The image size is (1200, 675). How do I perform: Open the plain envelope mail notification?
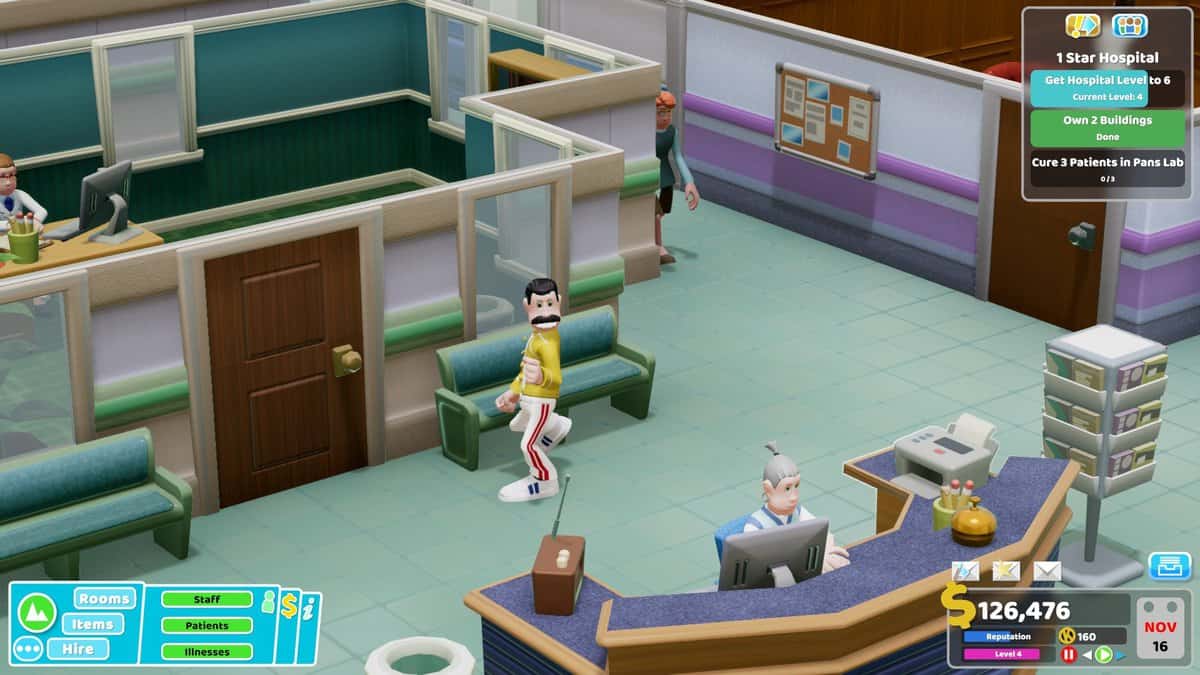tap(1047, 571)
